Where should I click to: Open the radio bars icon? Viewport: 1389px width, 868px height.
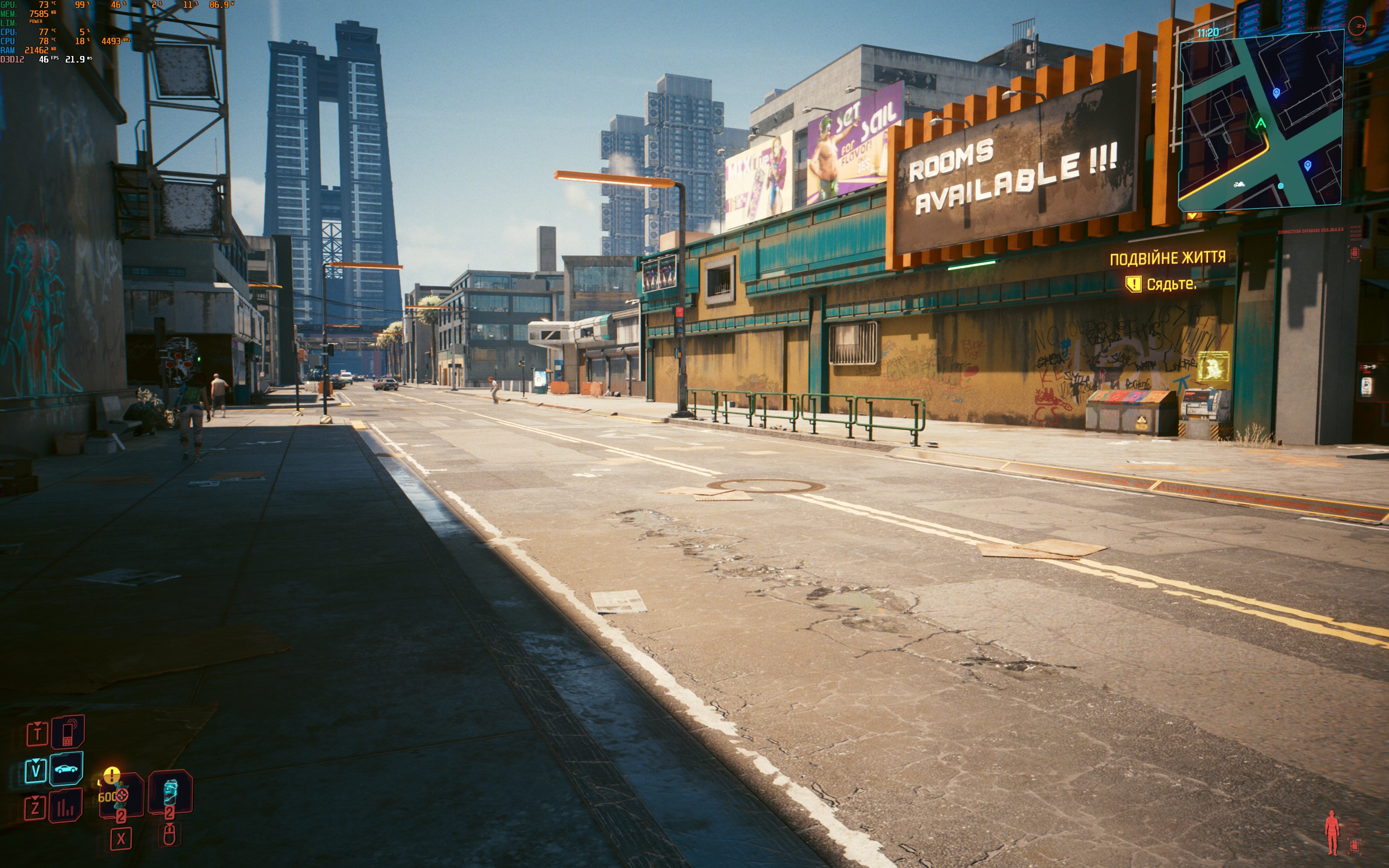pyautogui.click(x=66, y=806)
